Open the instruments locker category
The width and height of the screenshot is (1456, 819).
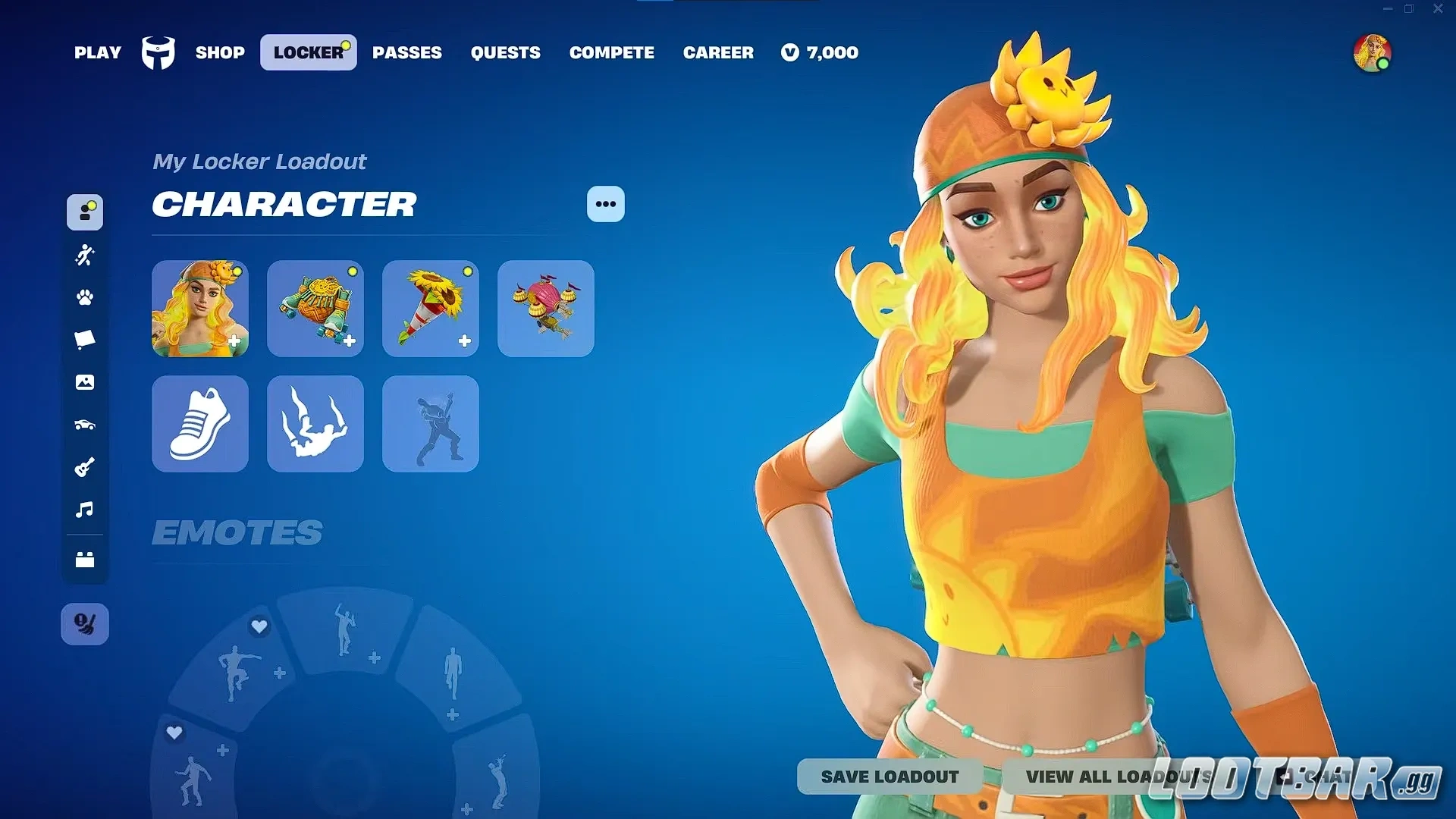click(85, 467)
